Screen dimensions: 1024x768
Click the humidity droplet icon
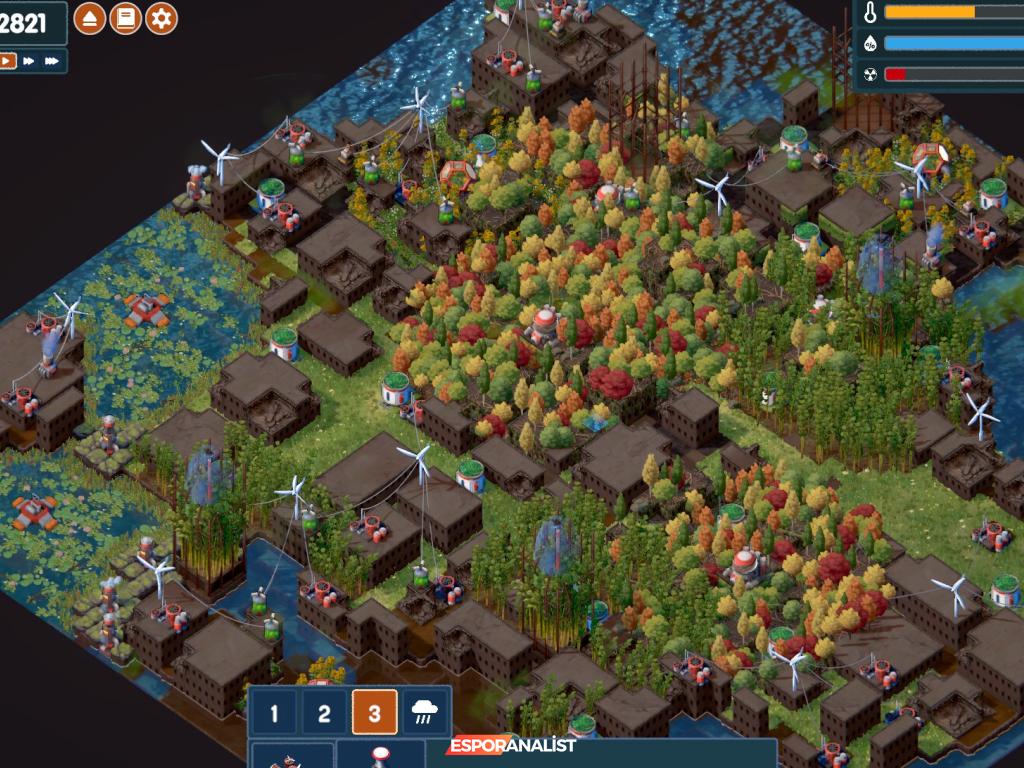(870, 44)
